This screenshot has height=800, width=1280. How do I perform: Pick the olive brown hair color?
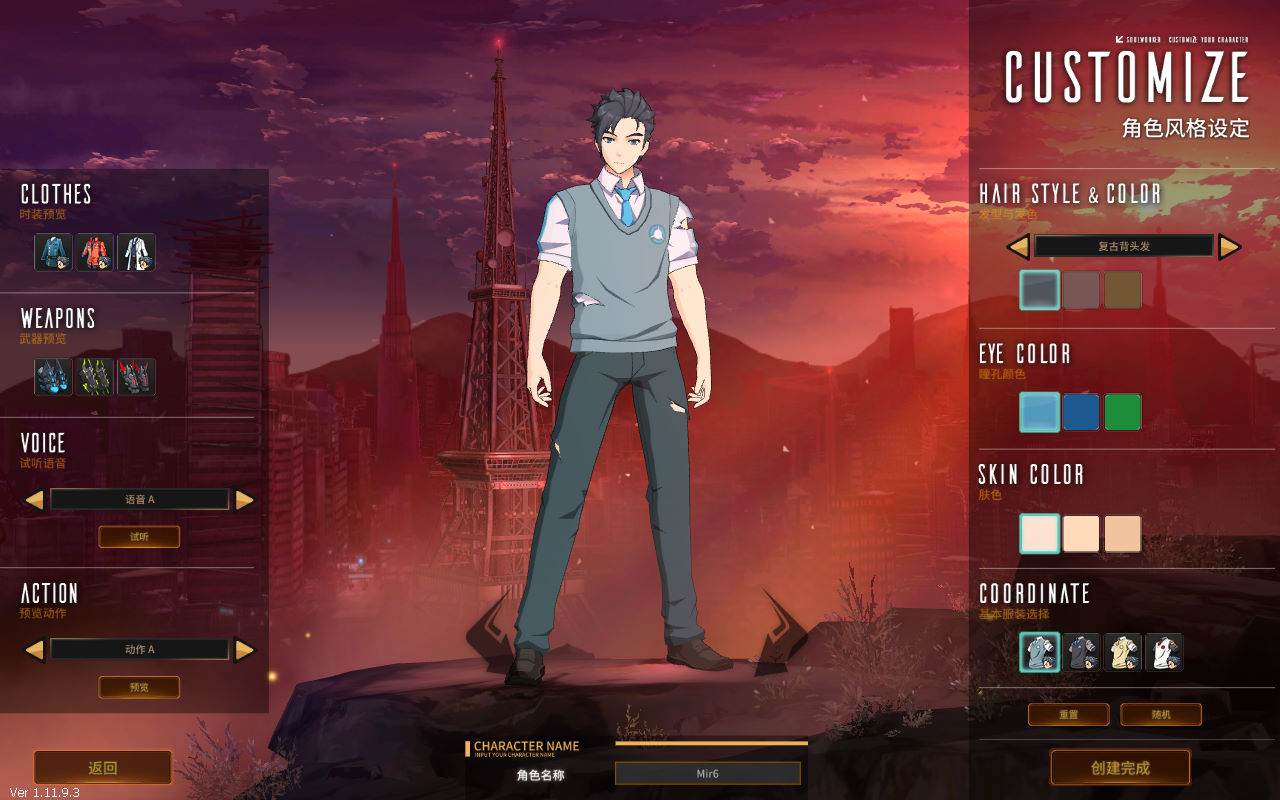(x=1123, y=290)
